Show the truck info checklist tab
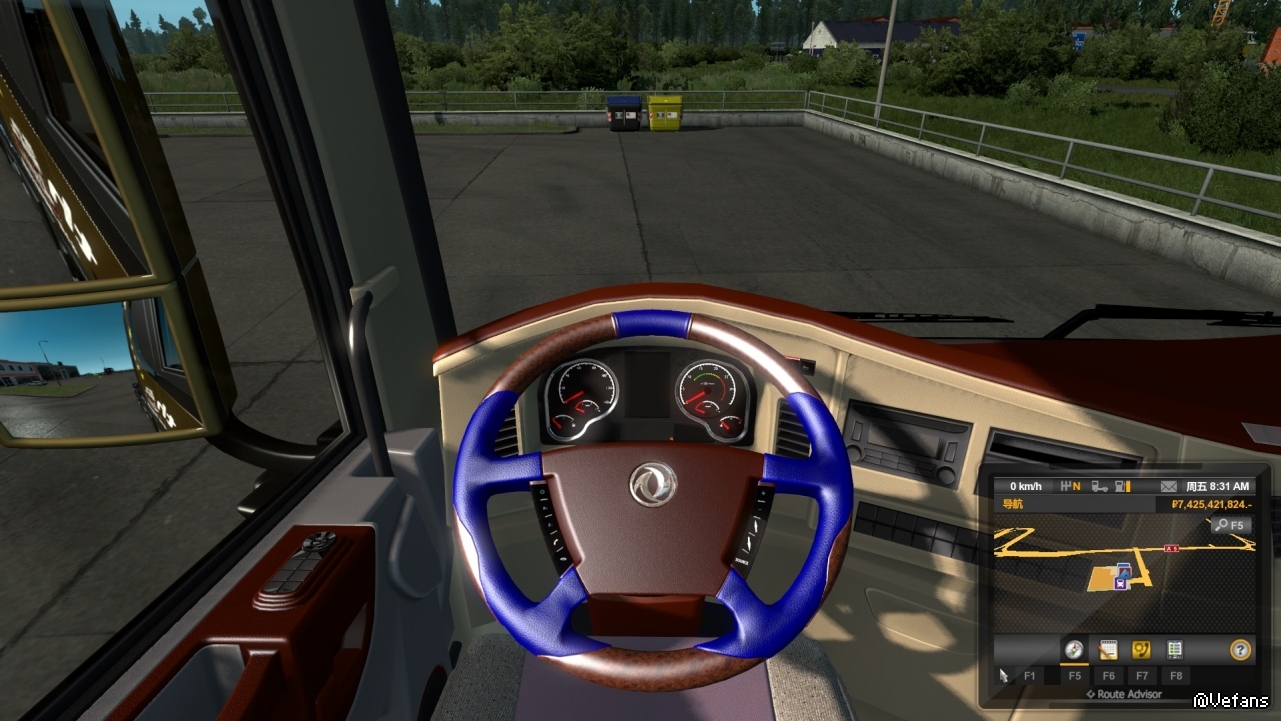The image size is (1281, 721). (x=1175, y=650)
